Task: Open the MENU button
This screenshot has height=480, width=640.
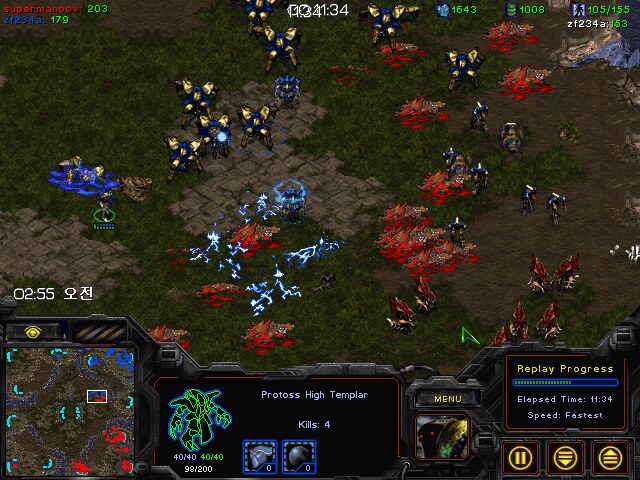Action: tap(446, 399)
